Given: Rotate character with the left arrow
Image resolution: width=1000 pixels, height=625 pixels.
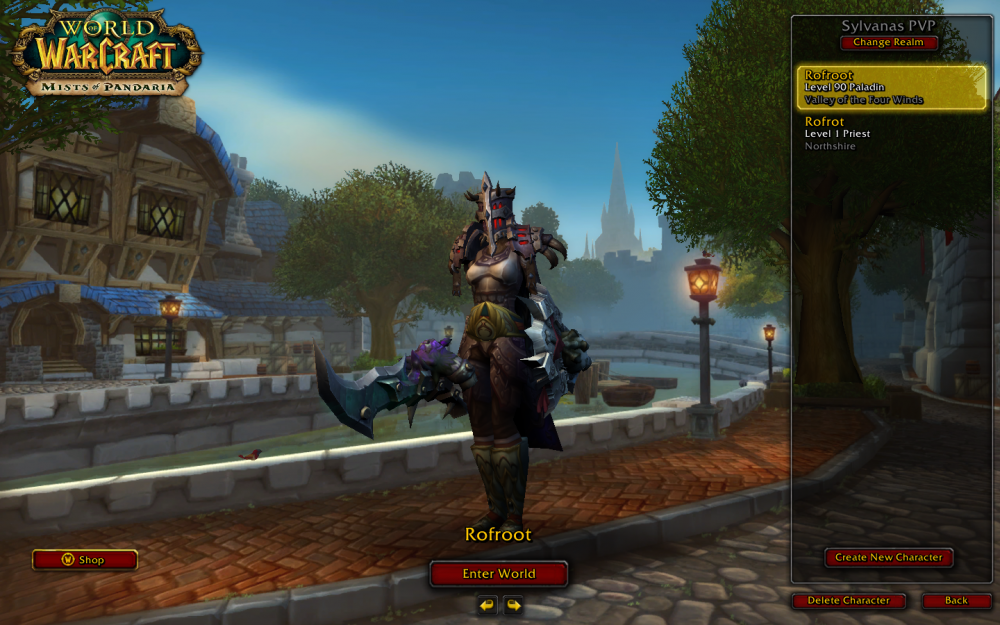Looking at the screenshot, I should [487, 605].
